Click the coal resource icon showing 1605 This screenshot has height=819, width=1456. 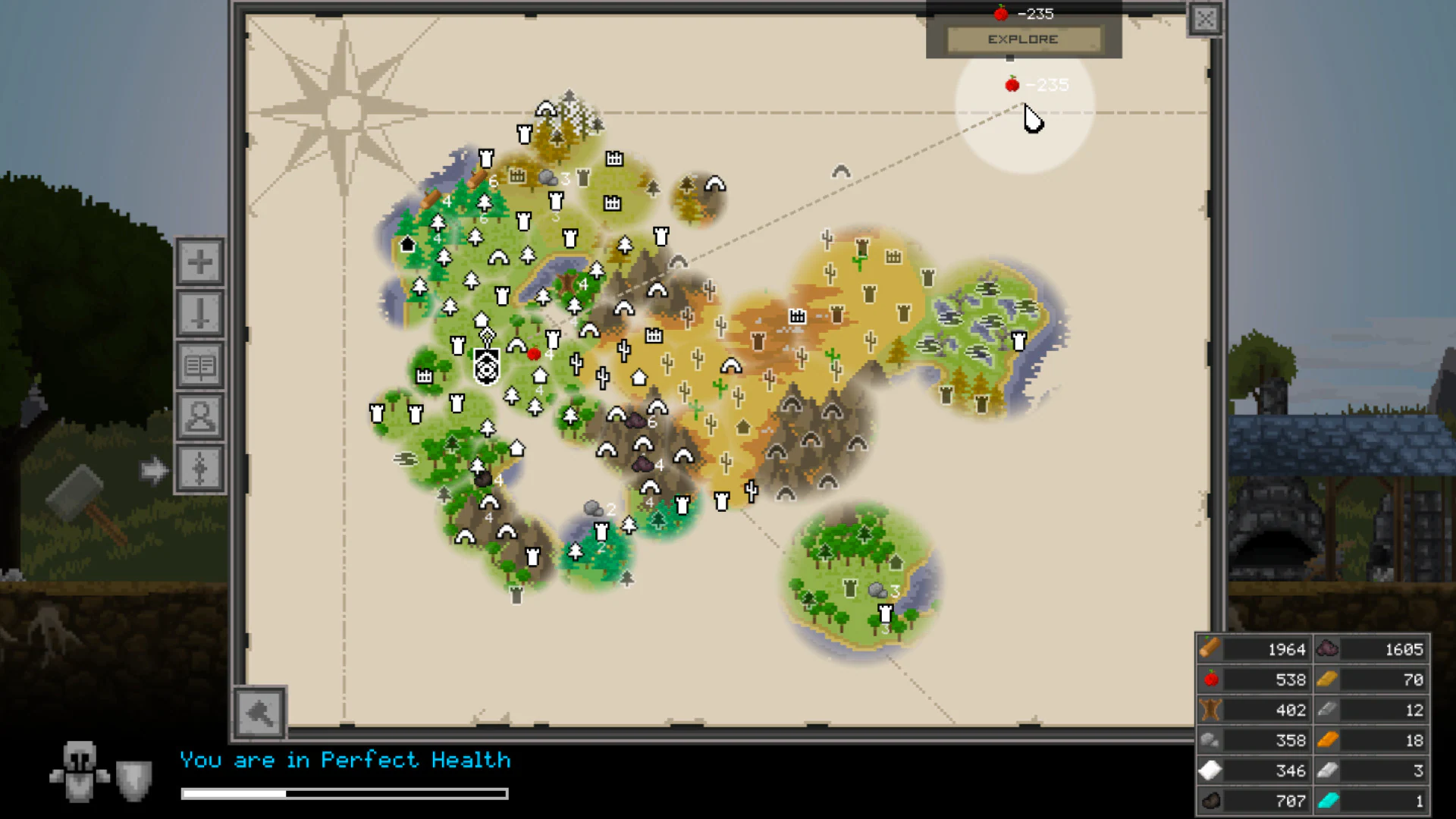pyautogui.click(x=1326, y=648)
